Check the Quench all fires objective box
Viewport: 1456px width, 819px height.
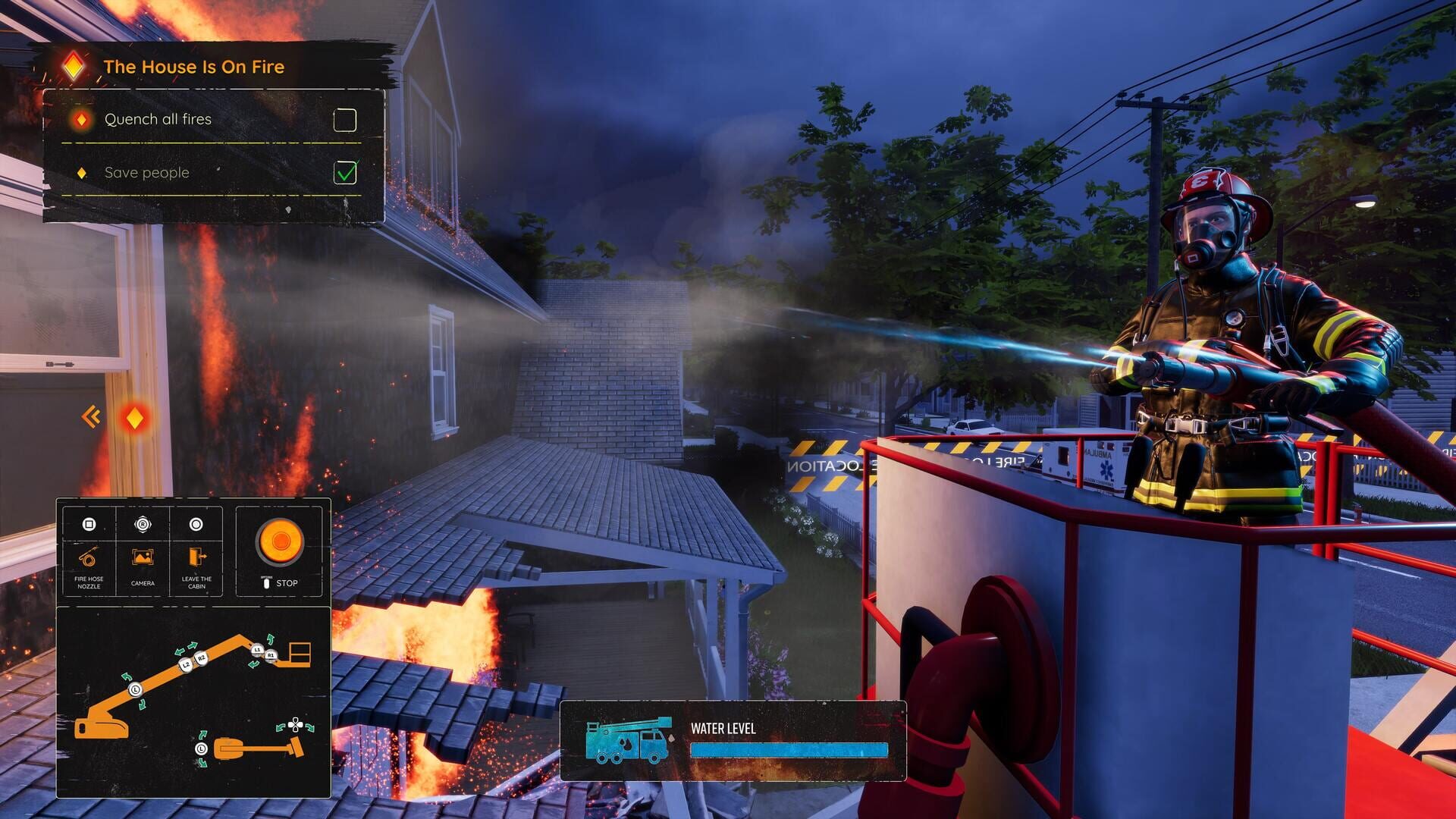click(345, 120)
